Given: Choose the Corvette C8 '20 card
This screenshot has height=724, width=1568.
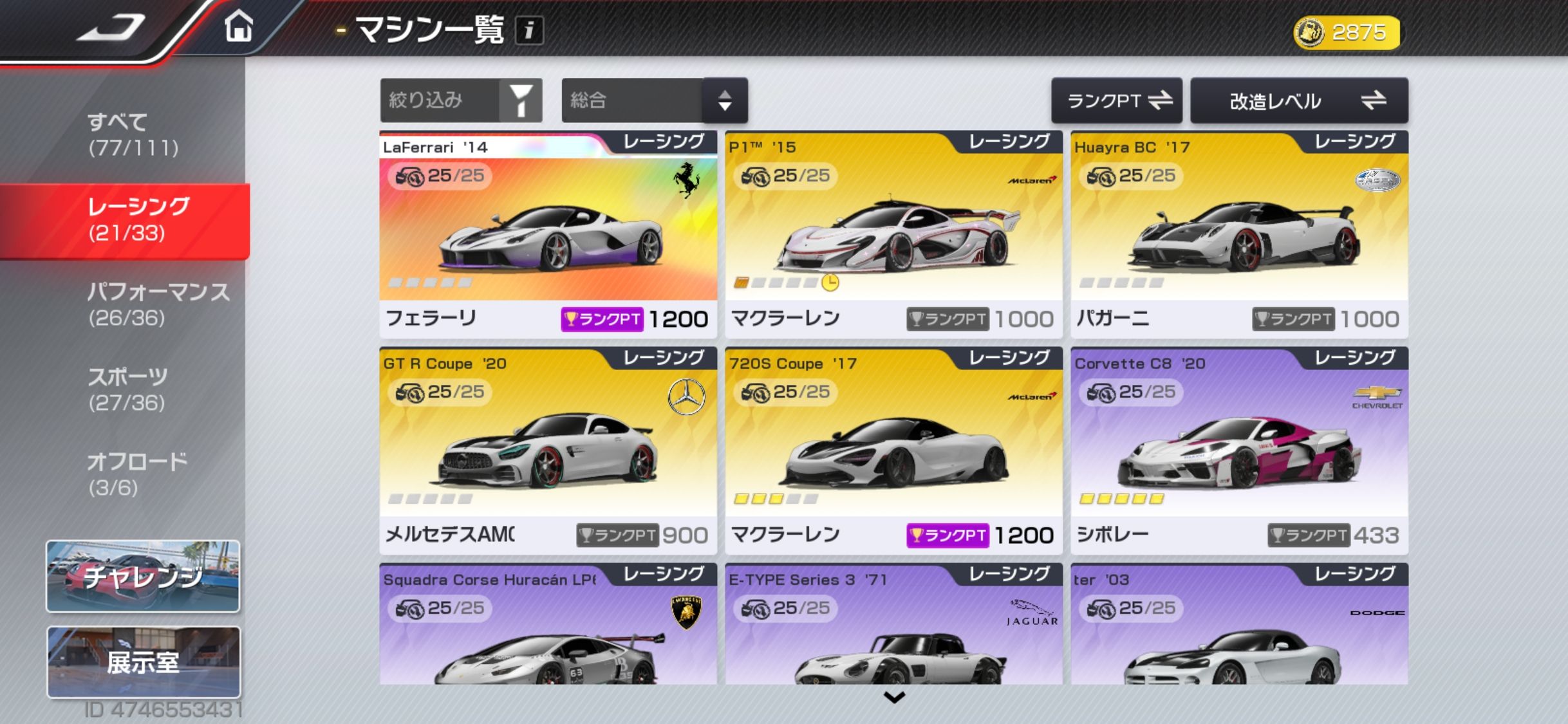Looking at the screenshot, I should pos(1239,450).
